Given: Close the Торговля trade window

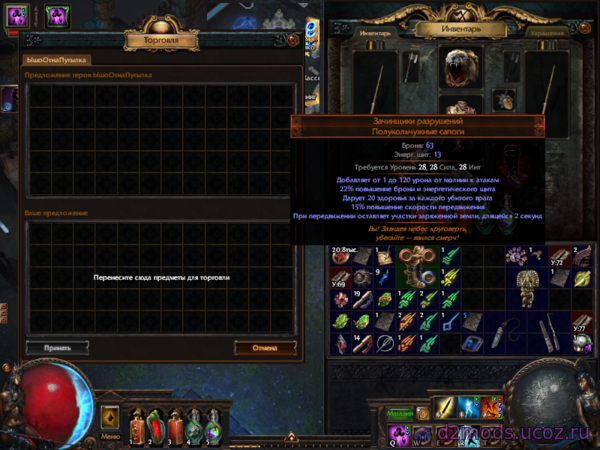Looking at the screenshot, I should pyautogui.click(x=292, y=40).
